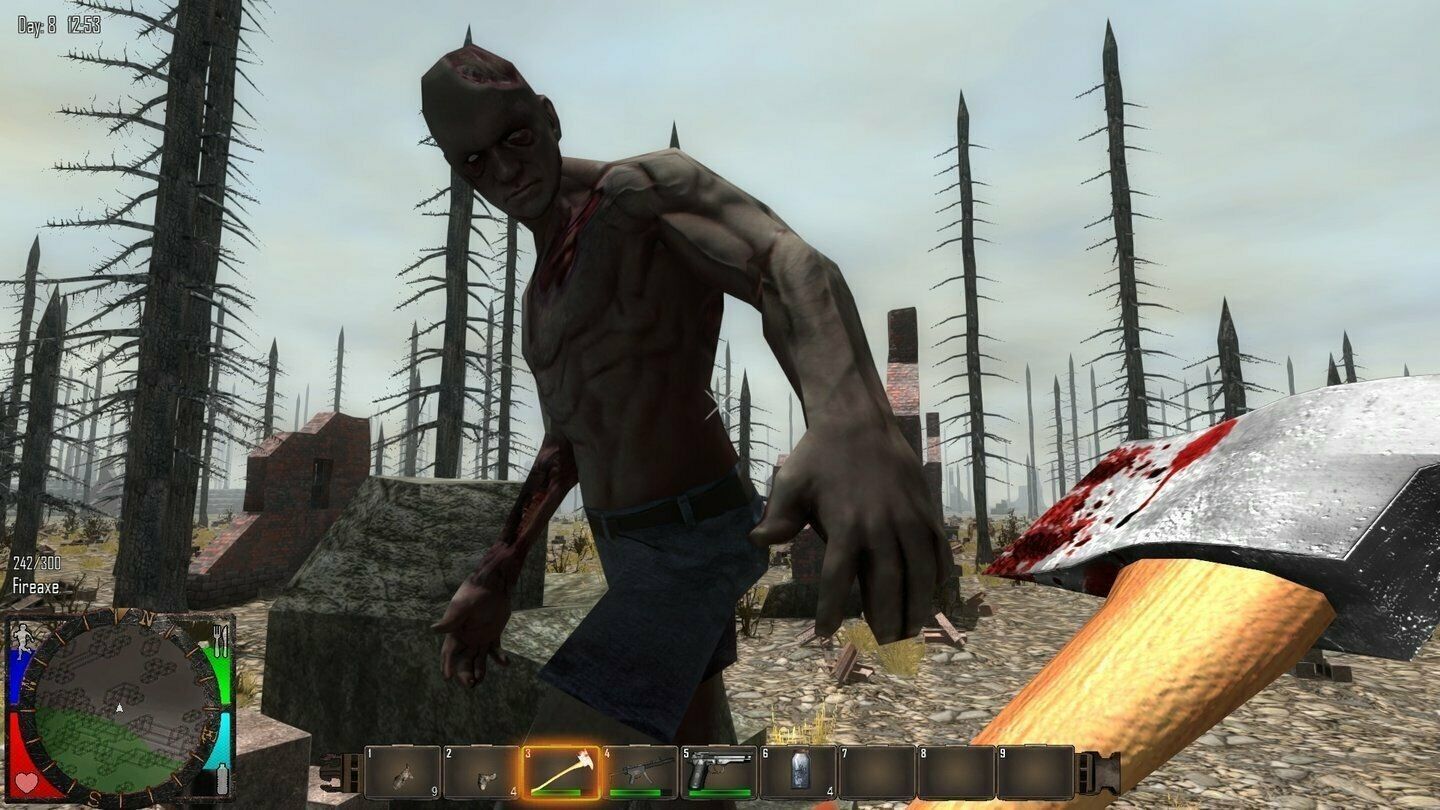Select the fireaxe in hotbar slot 3
This screenshot has height=810, width=1440.
pyautogui.click(x=560, y=772)
